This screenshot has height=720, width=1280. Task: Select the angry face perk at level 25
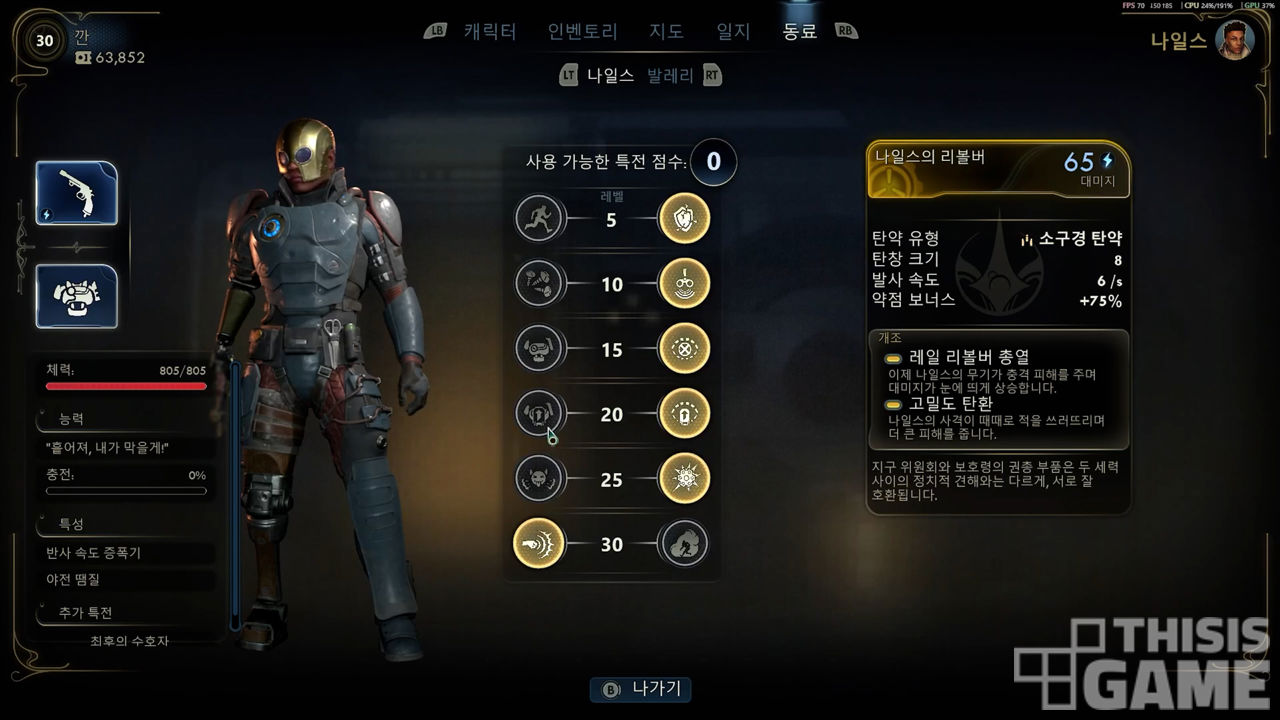(x=540, y=479)
